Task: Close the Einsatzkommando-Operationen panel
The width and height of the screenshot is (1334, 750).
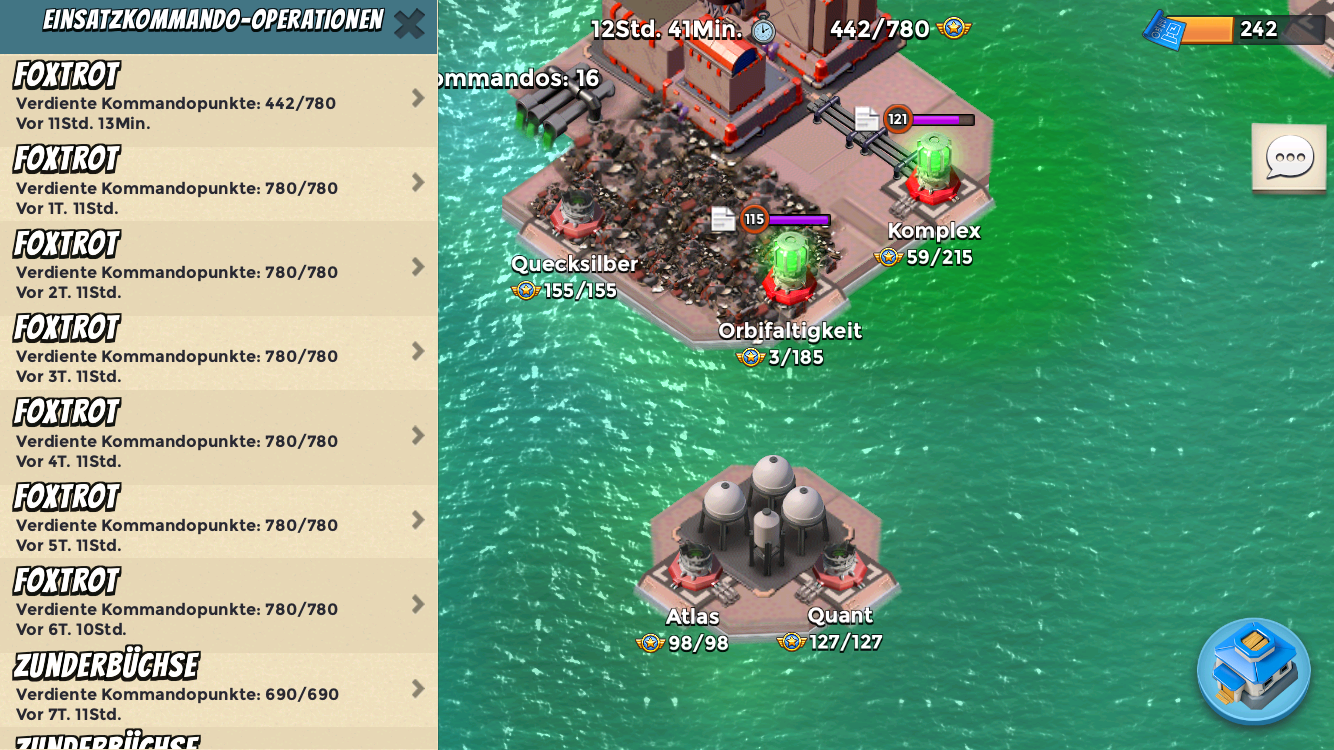Action: (x=409, y=24)
